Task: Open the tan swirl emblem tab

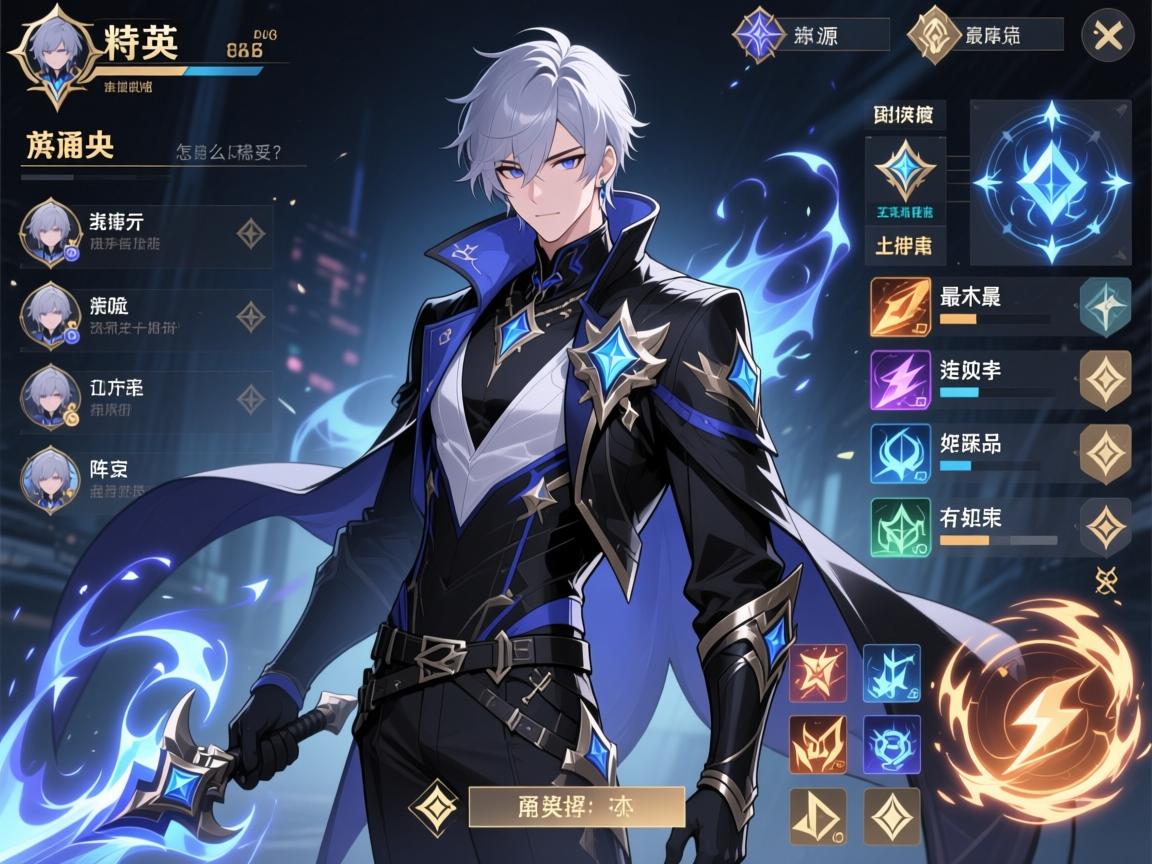Action: pyautogui.click(x=930, y=35)
